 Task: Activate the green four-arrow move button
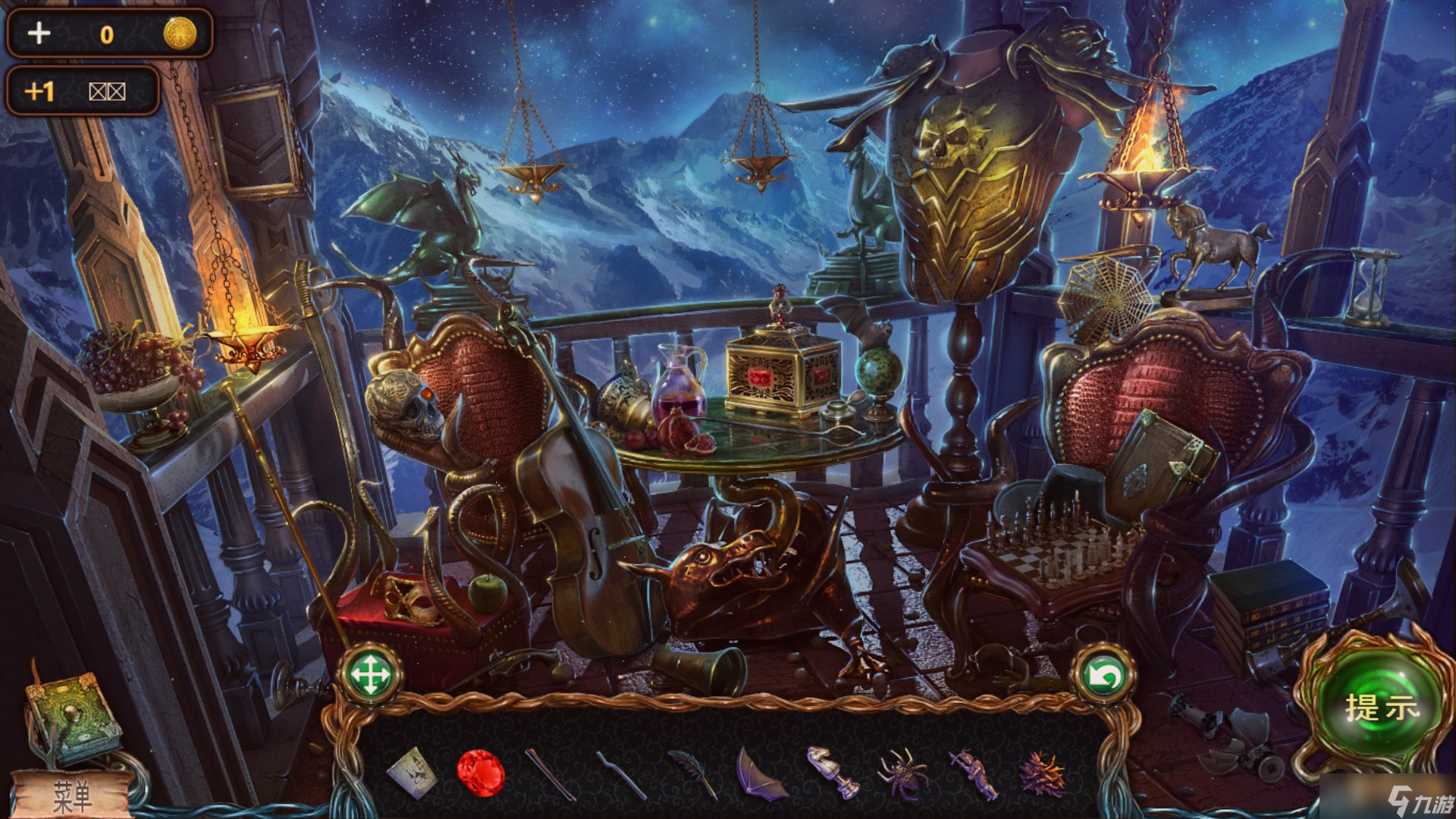coord(370,674)
